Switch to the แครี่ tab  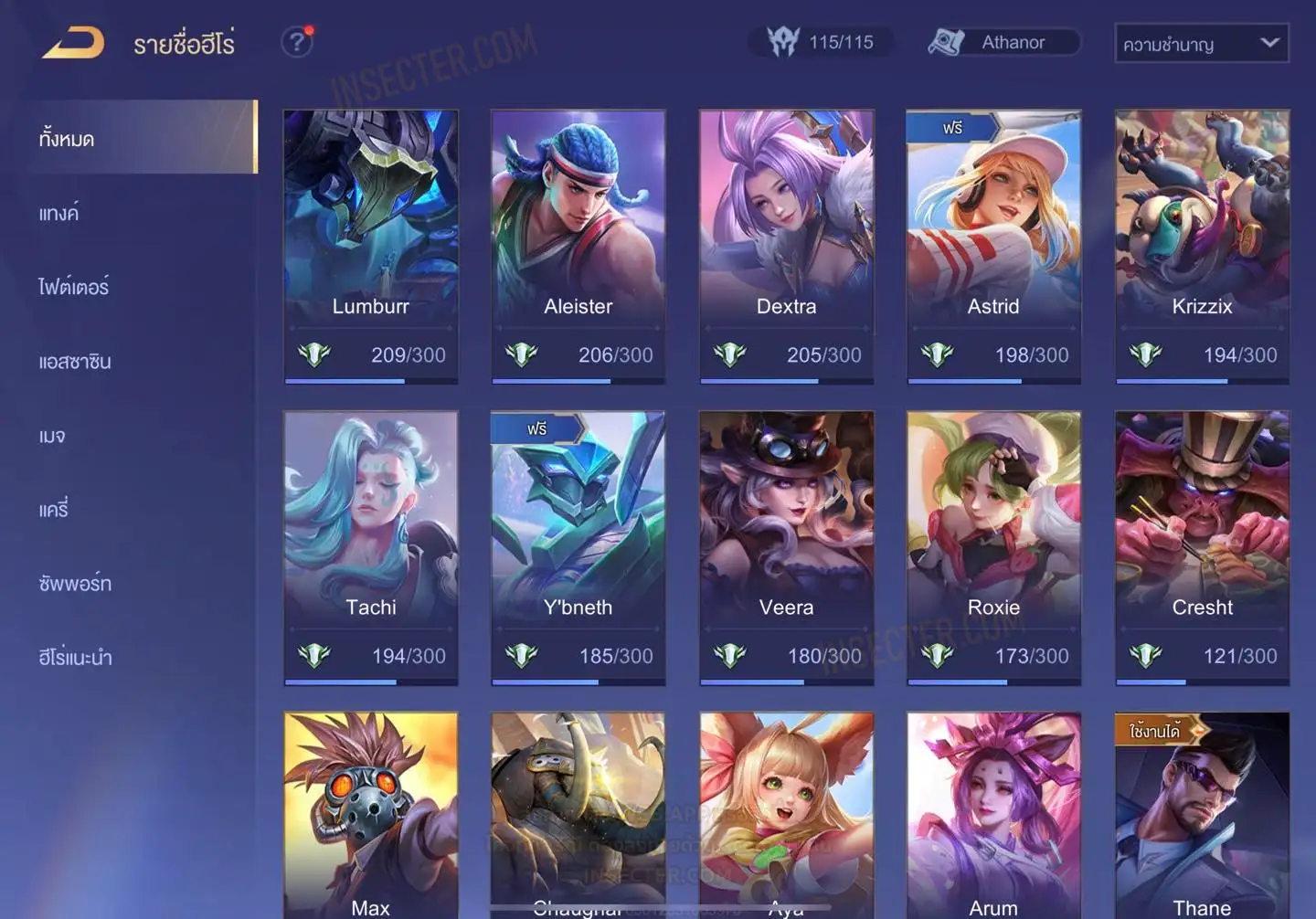coord(54,510)
